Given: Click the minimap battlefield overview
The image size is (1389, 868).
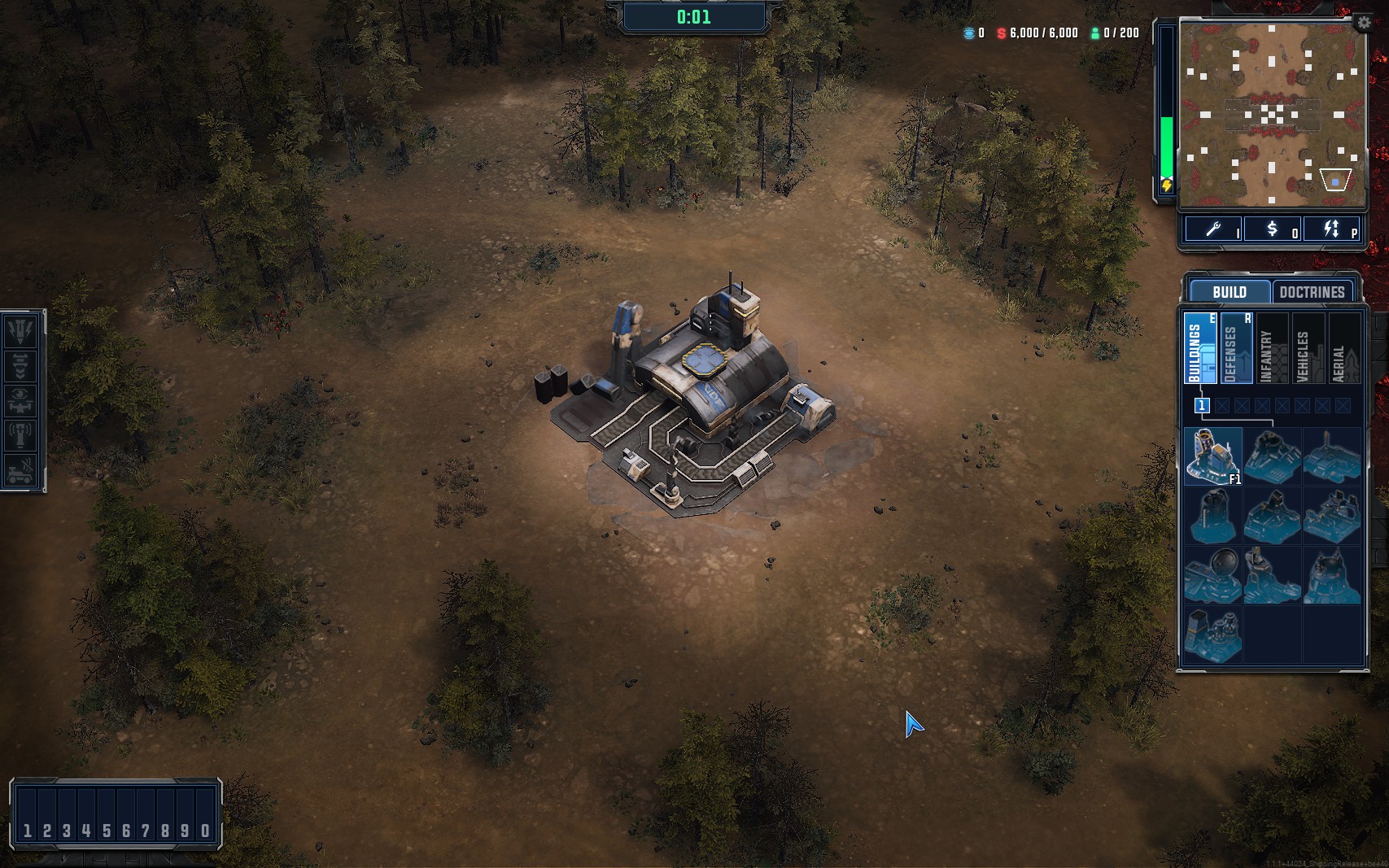Looking at the screenshot, I should click(1272, 114).
